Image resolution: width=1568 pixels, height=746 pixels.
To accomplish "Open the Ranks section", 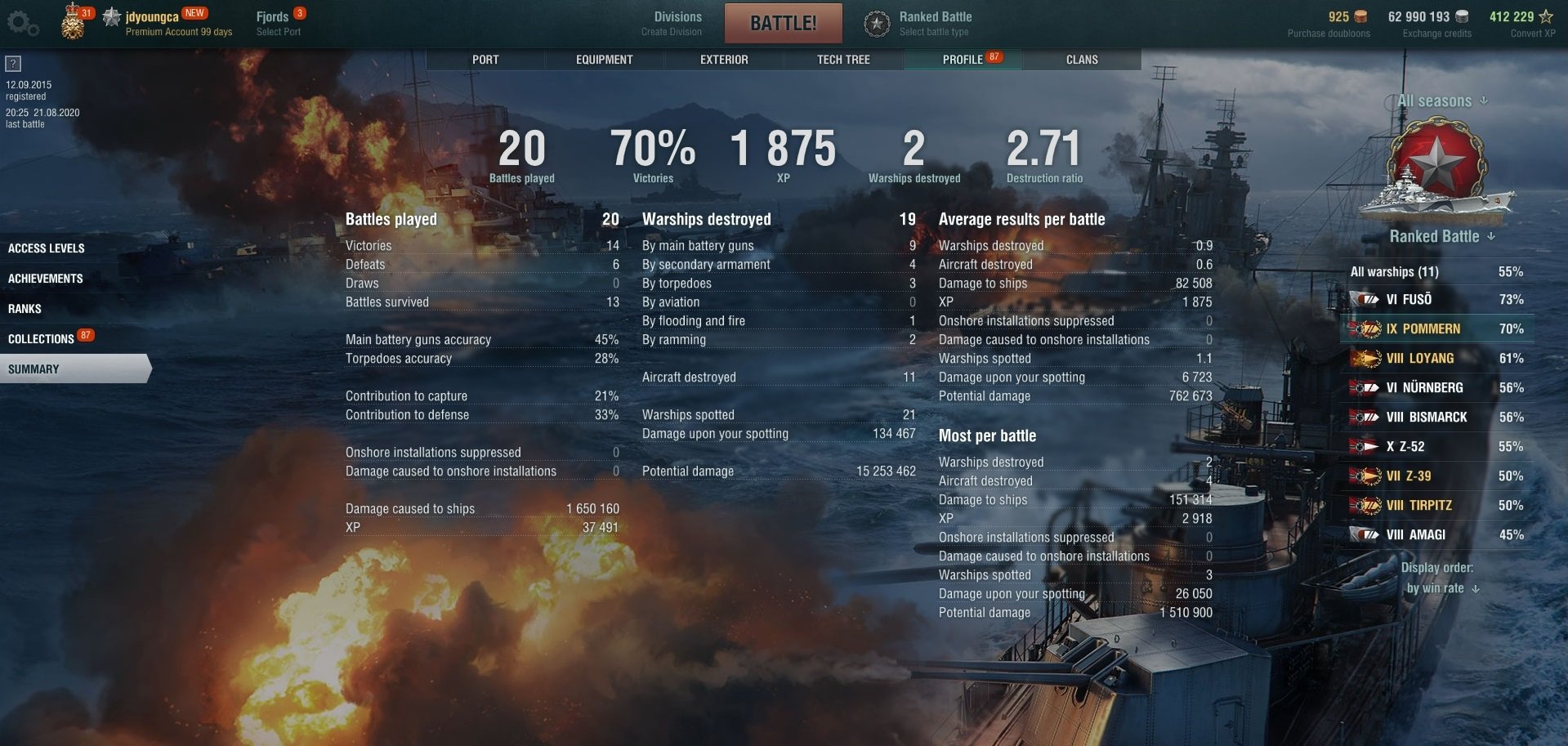I will pyautogui.click(x=25, y=309).
